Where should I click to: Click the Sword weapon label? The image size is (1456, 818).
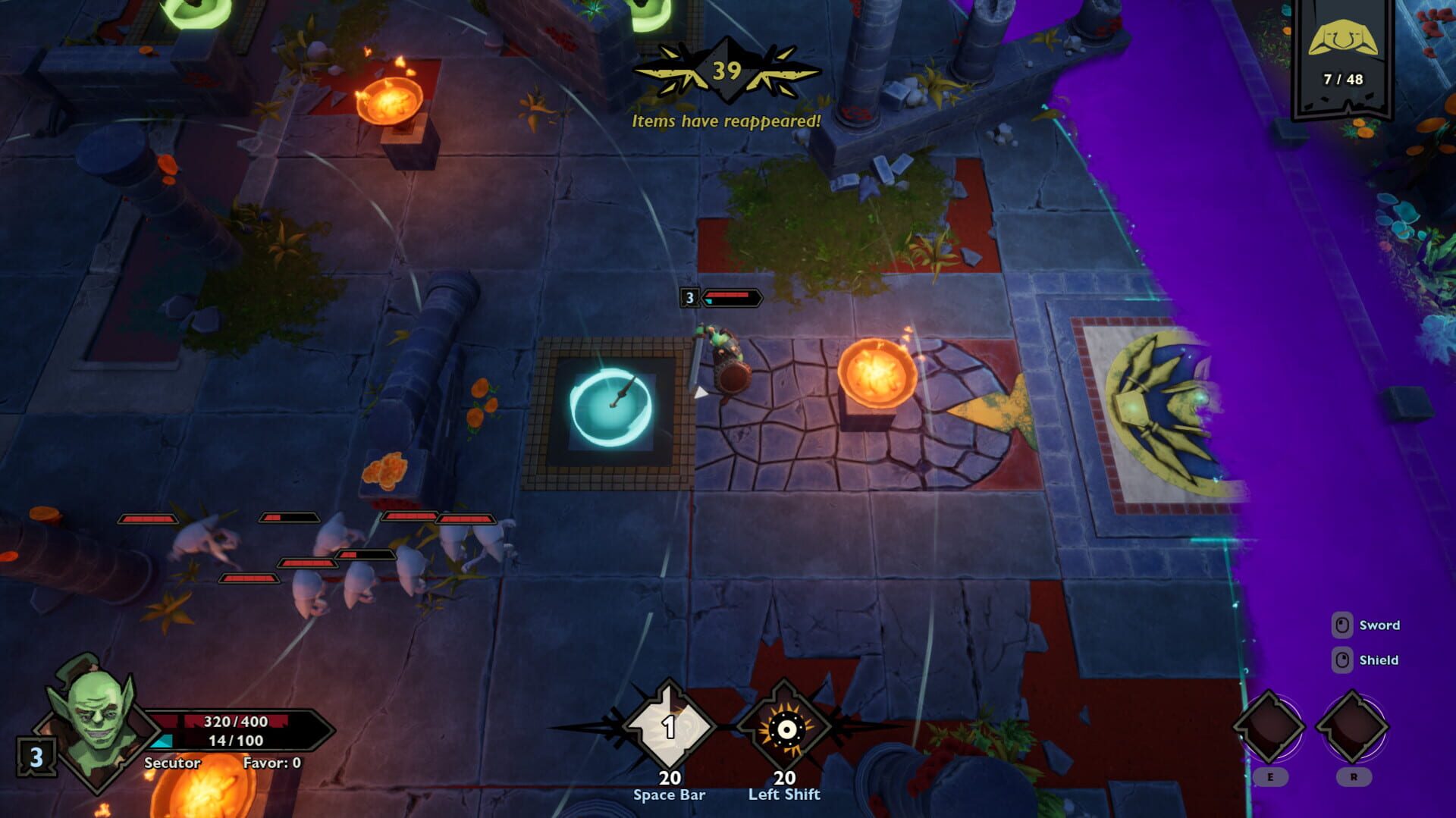point(1381,625)
